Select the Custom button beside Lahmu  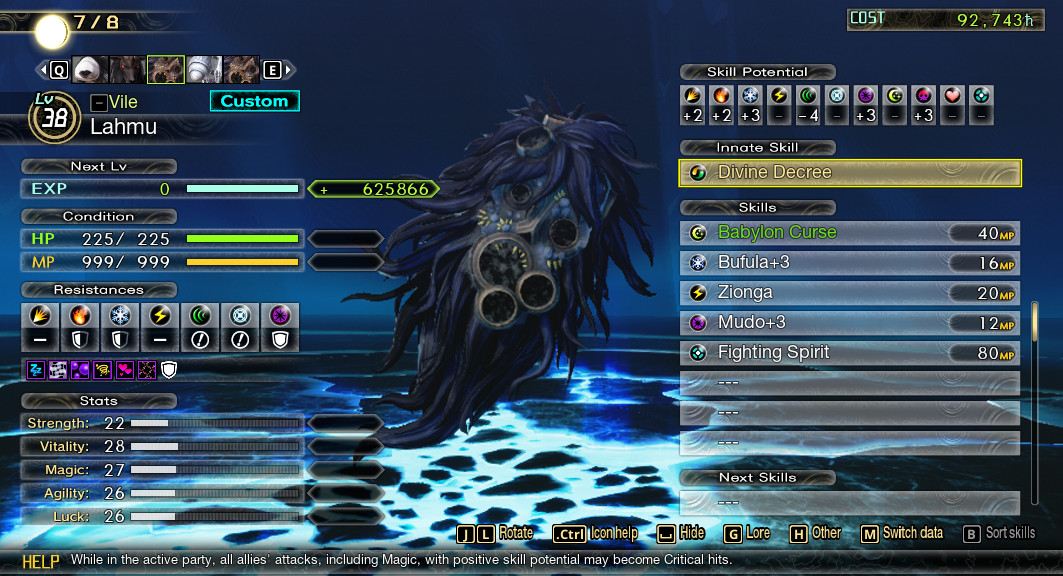tap(254, 101)
